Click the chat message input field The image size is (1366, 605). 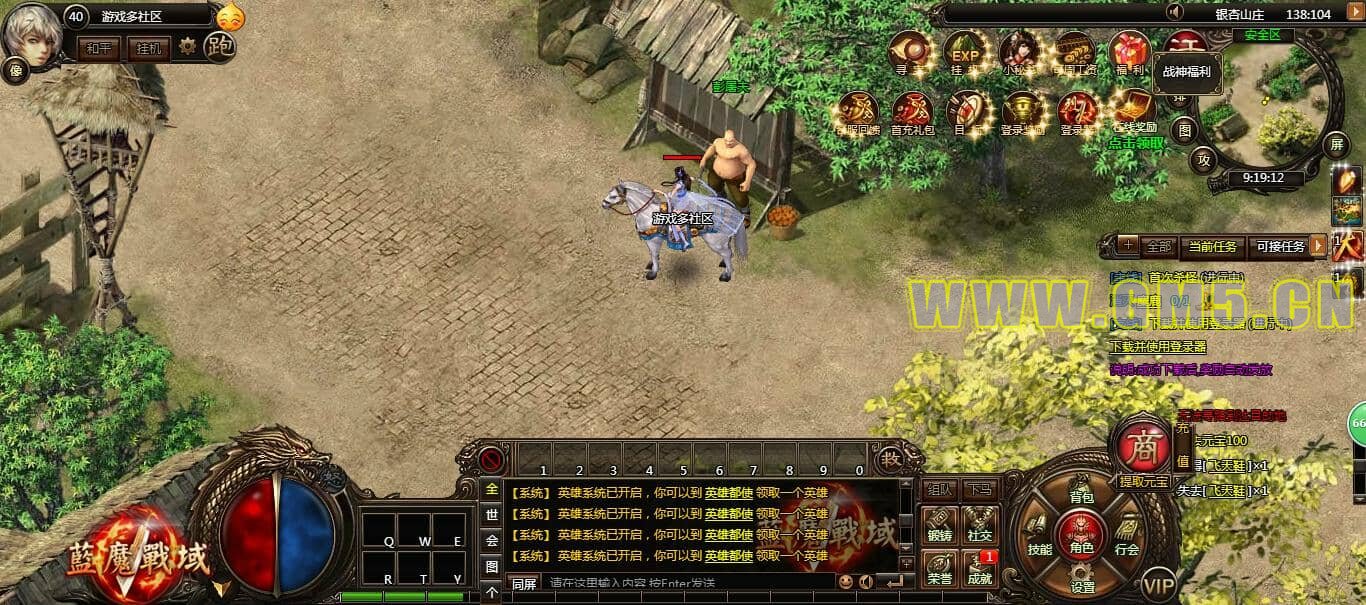[x=690, y=582]
